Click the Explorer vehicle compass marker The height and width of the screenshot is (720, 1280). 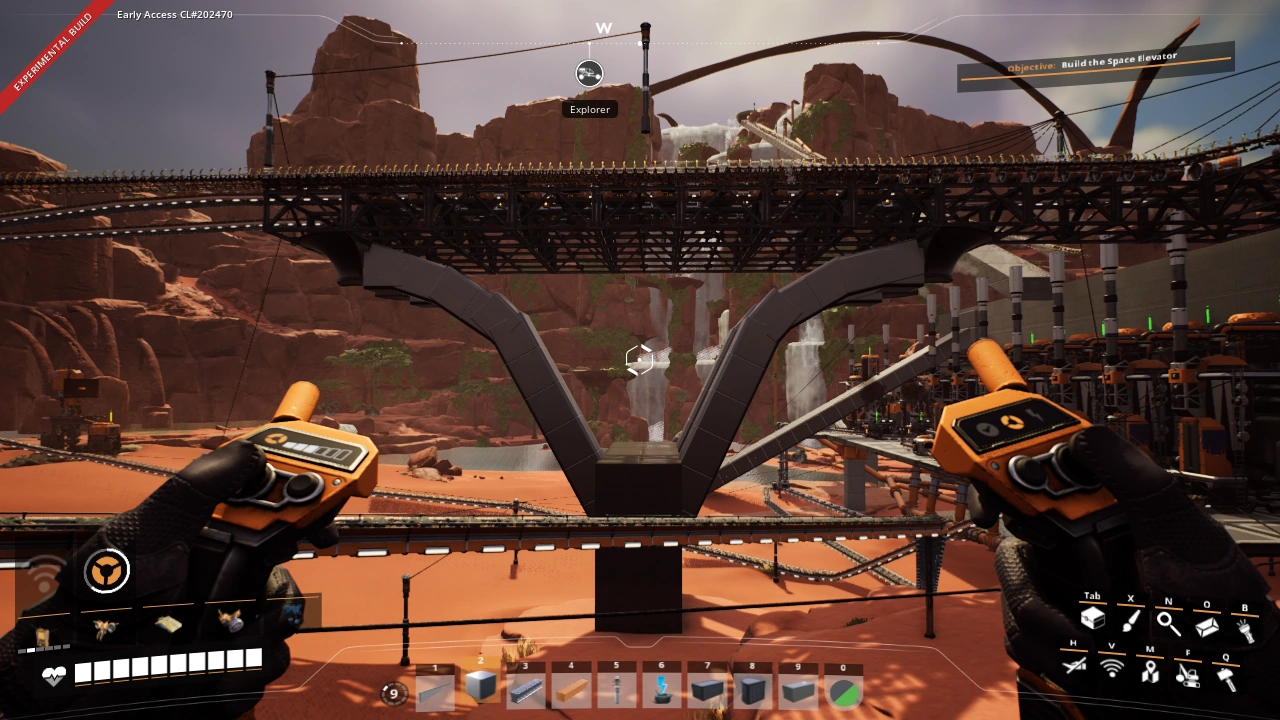coord(589,74)
